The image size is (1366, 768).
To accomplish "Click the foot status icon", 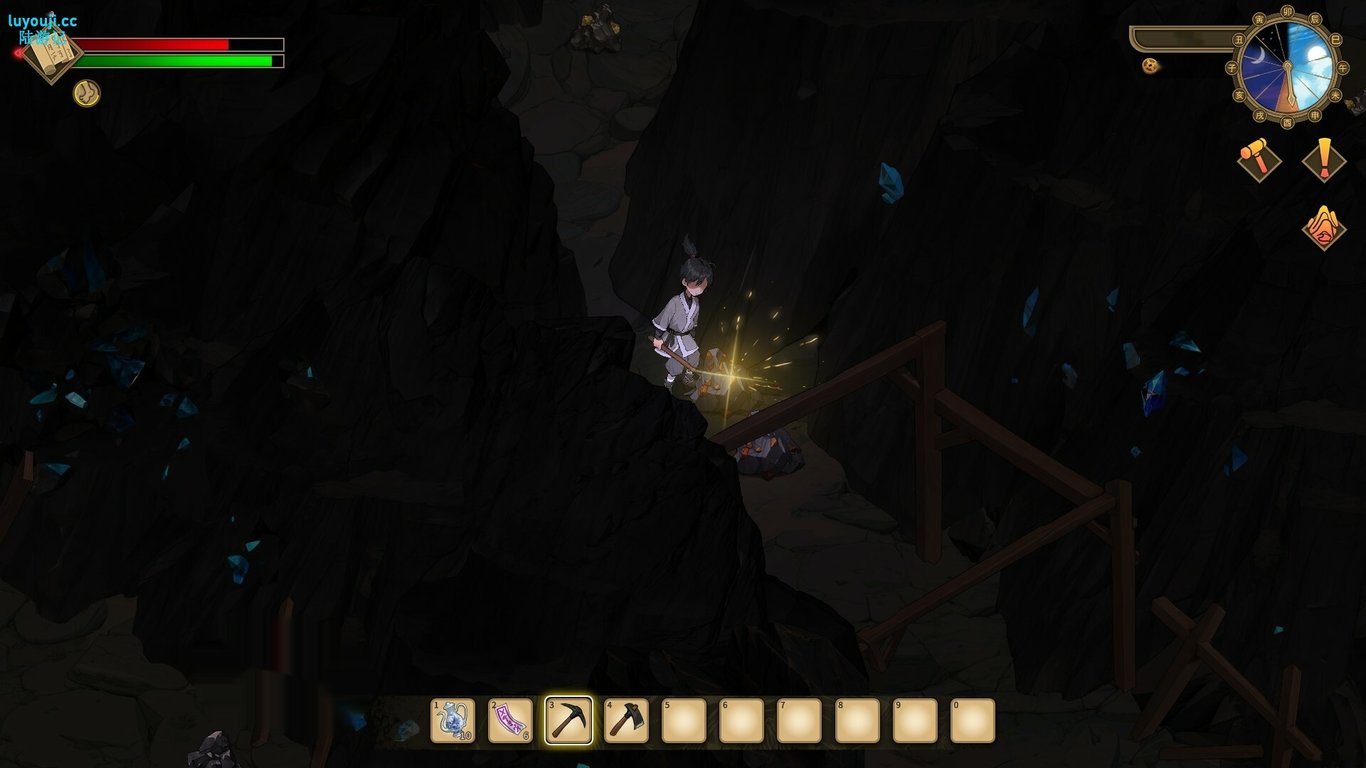I will pos(87,93).
